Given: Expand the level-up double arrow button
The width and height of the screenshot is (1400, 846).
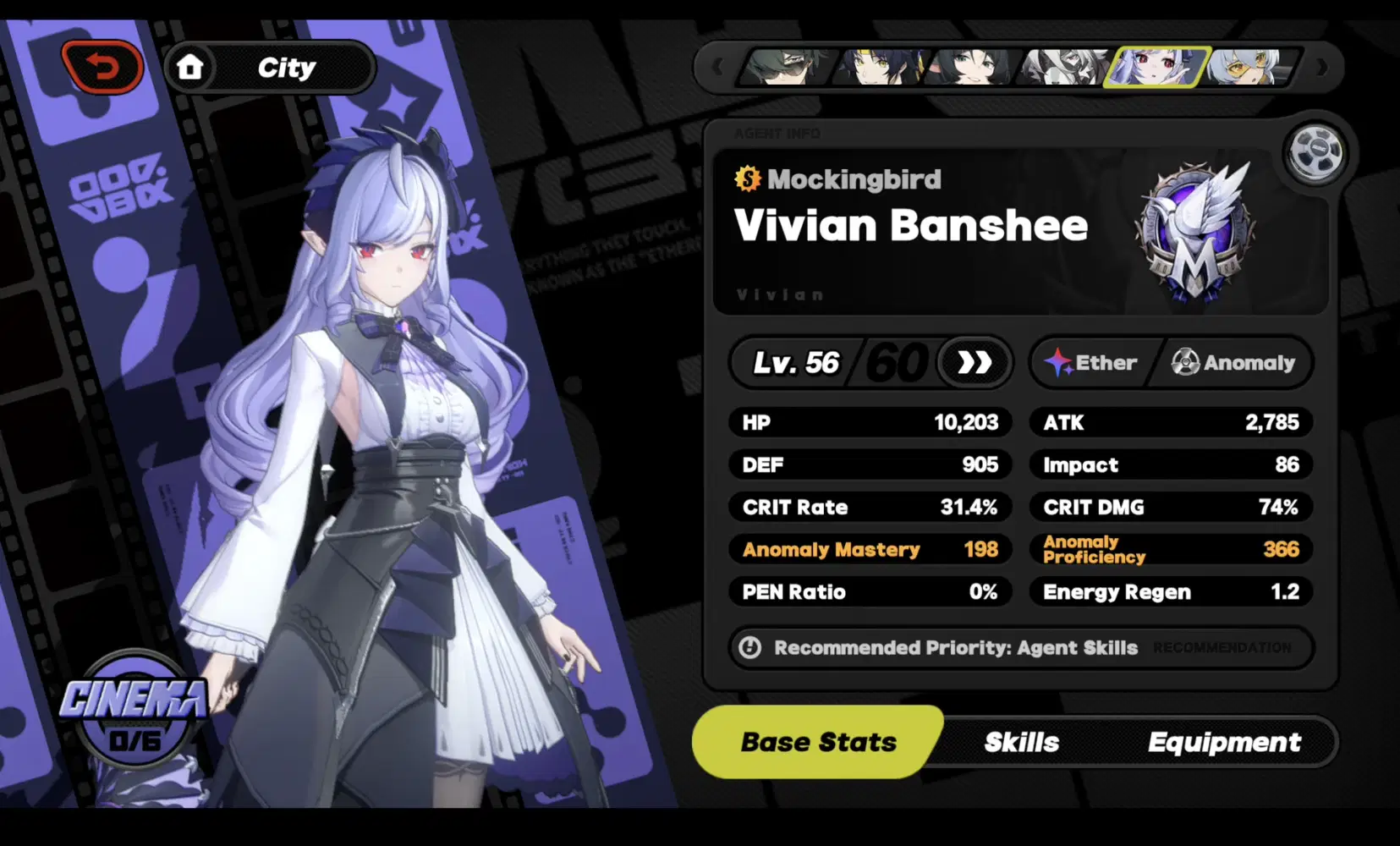Looking at the screenshot, I should [x=975, y=362].
